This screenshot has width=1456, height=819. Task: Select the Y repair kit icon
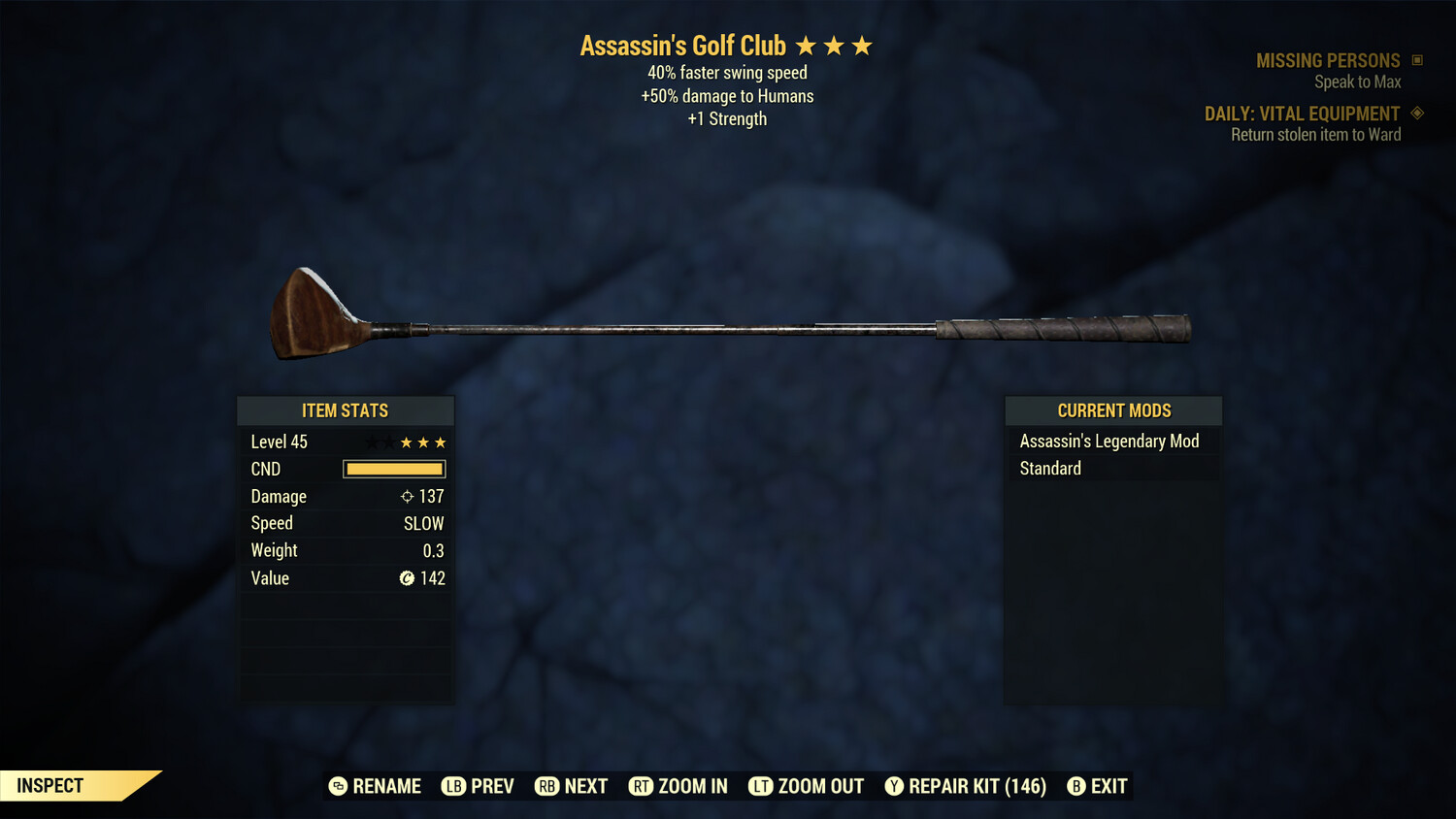click(x=894, y=786)
